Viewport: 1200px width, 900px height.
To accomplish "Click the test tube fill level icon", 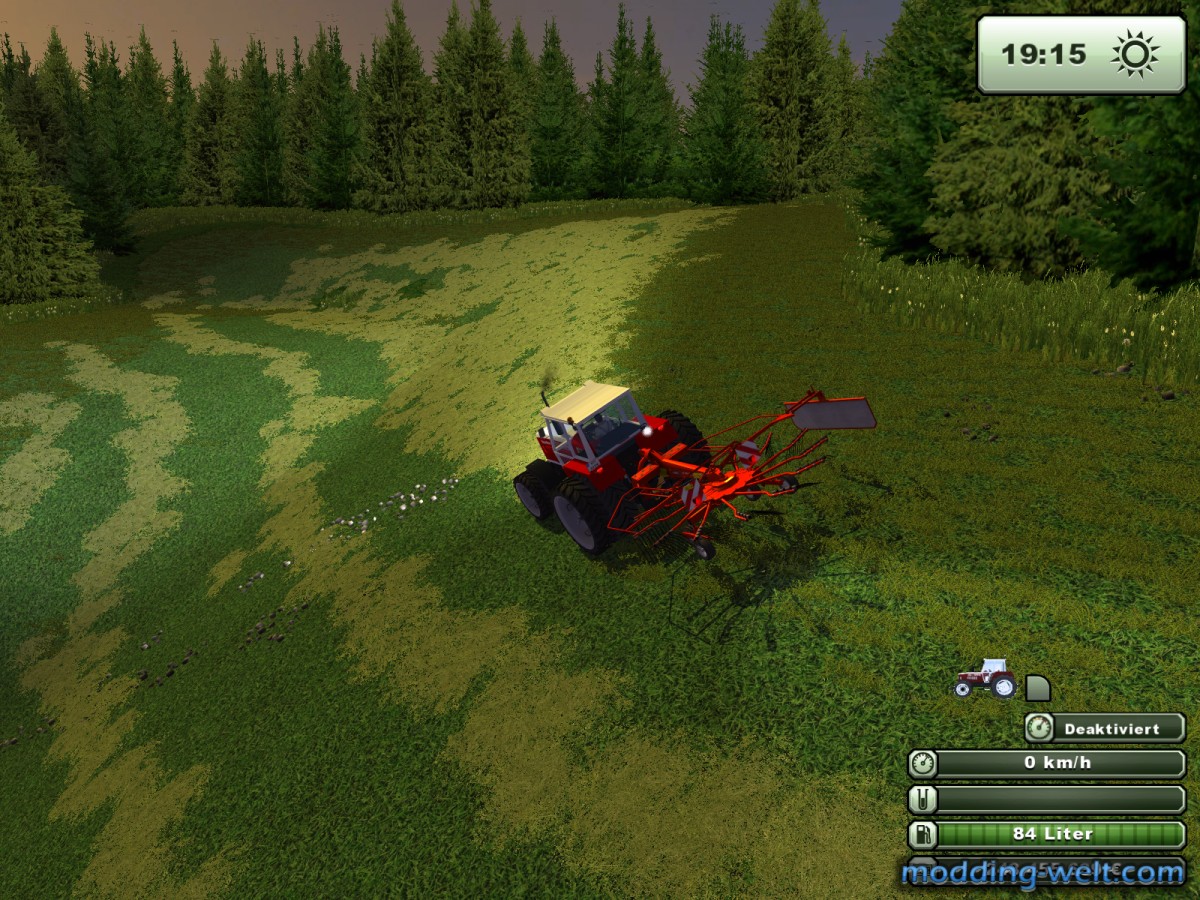I will point(922,799).
